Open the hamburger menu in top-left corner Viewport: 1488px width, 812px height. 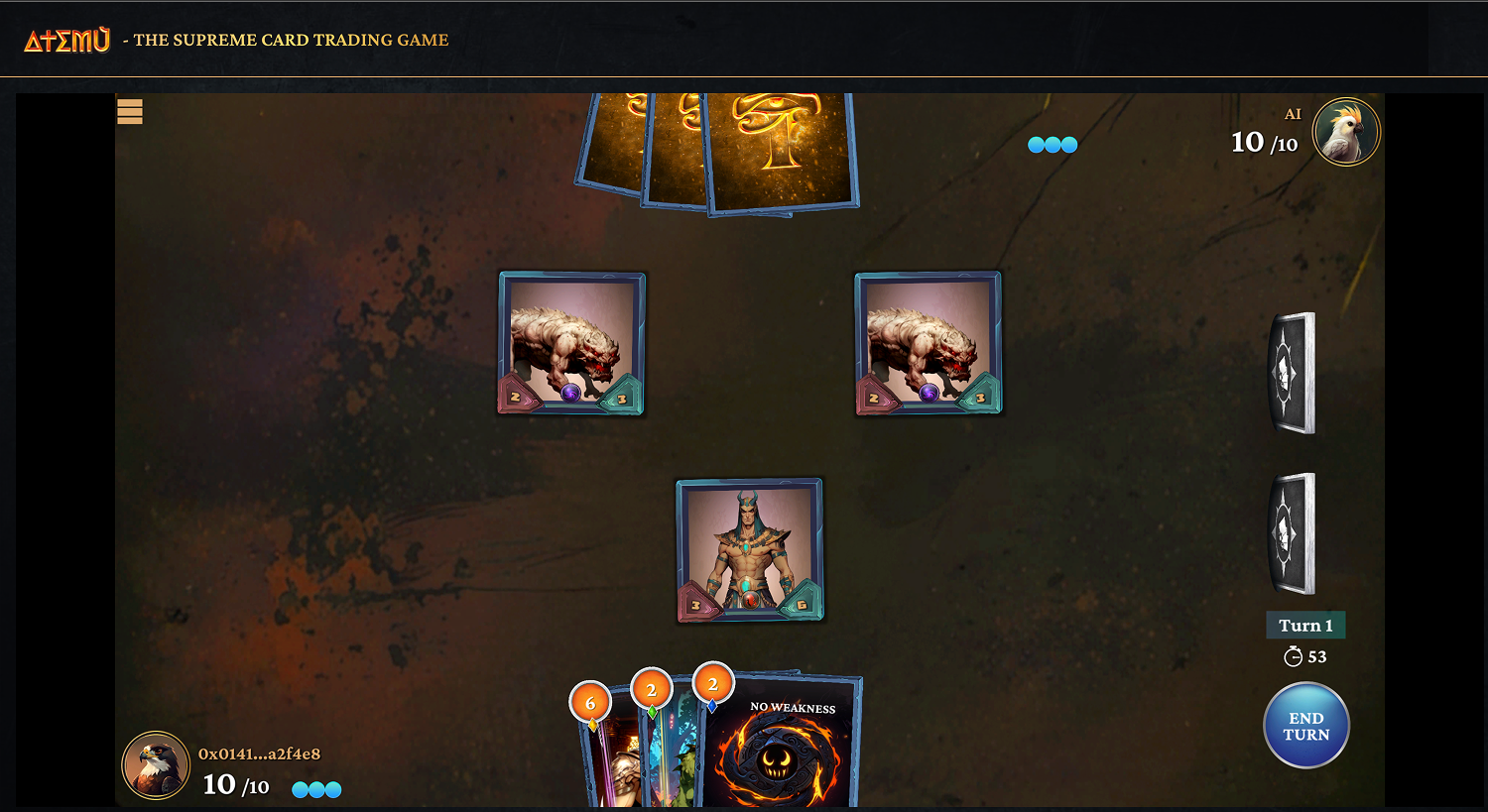[130, 112]
